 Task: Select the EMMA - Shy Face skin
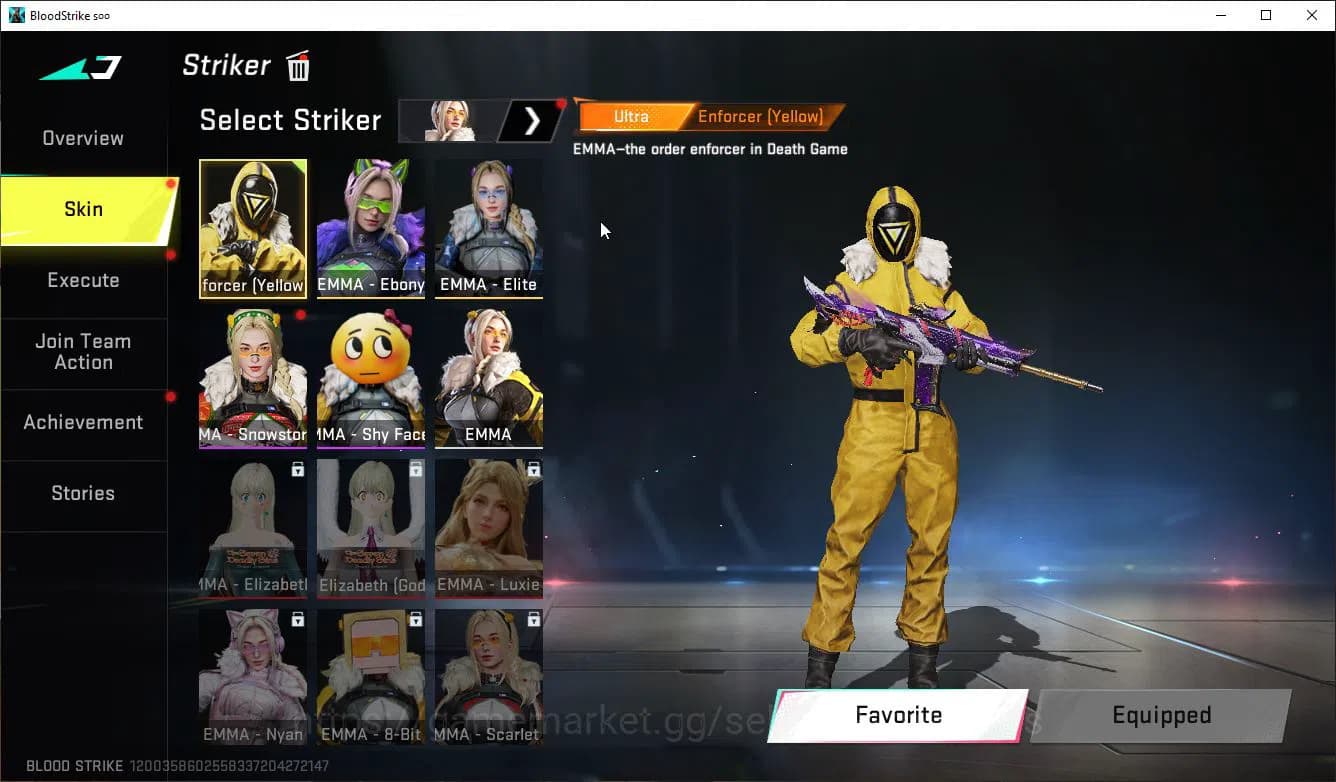(x=371, y=378)
